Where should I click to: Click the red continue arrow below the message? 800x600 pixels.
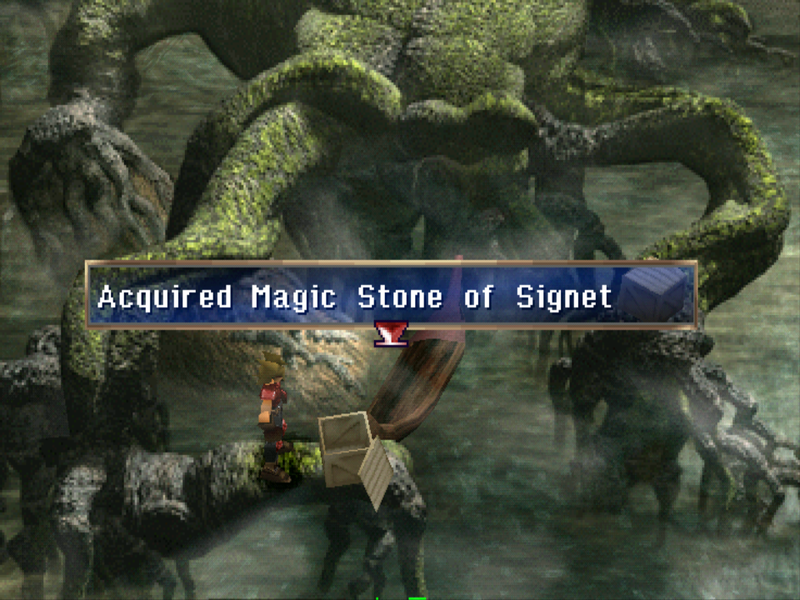tap(388, 334)
